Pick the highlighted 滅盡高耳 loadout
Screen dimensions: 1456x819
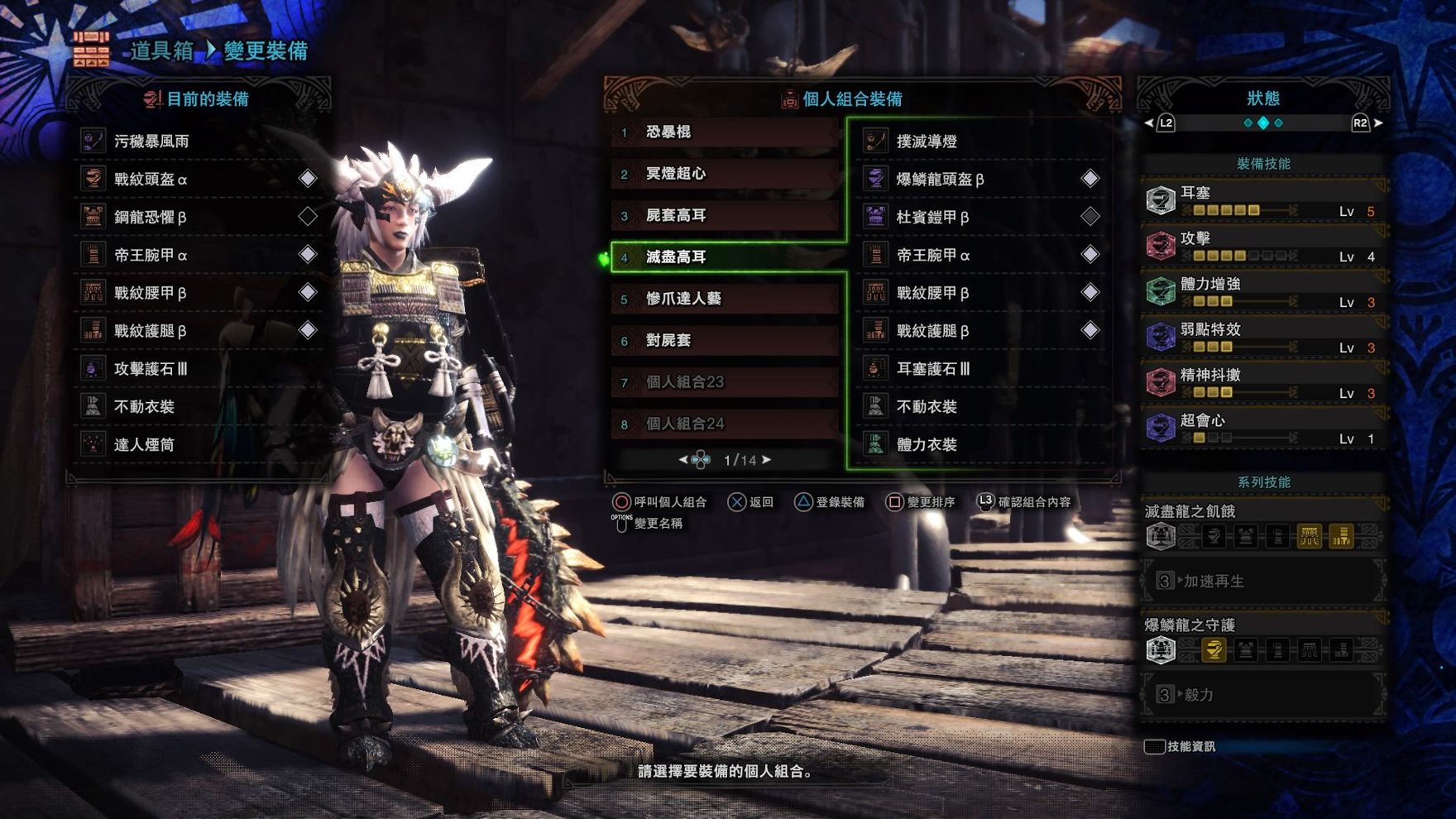pos(724,256)
